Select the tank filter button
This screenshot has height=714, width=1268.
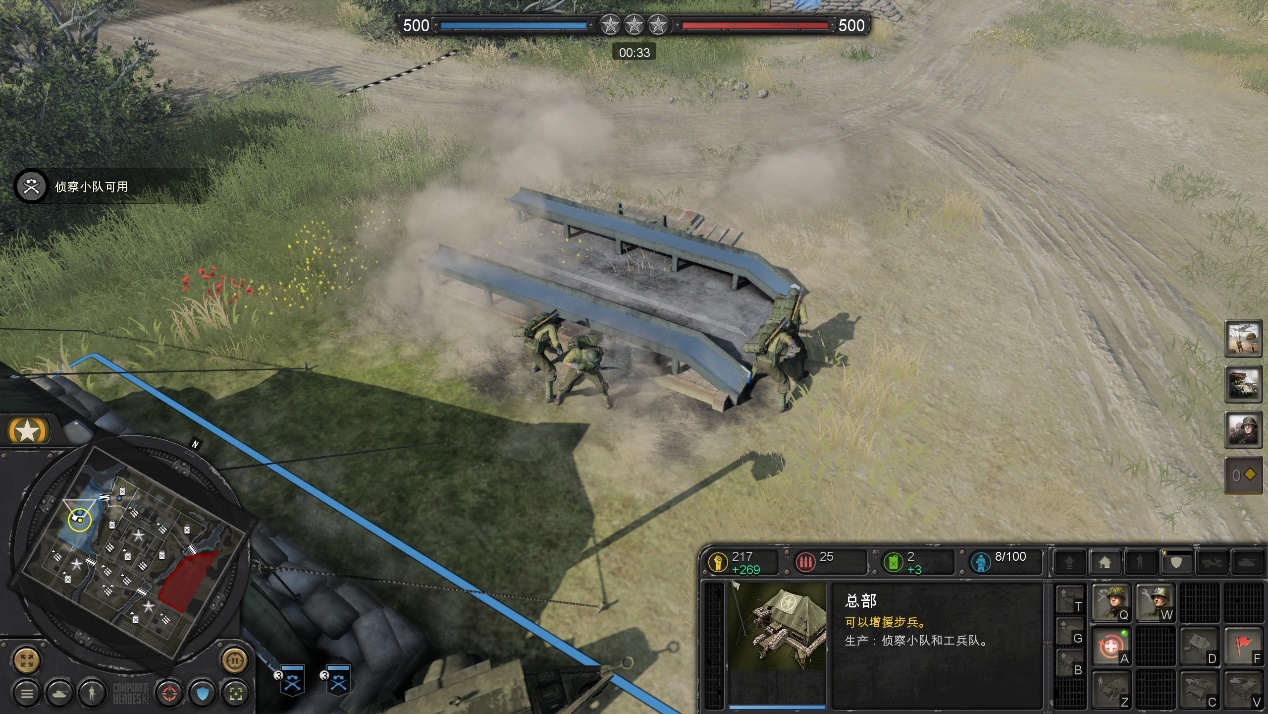[x=60, y=692]
